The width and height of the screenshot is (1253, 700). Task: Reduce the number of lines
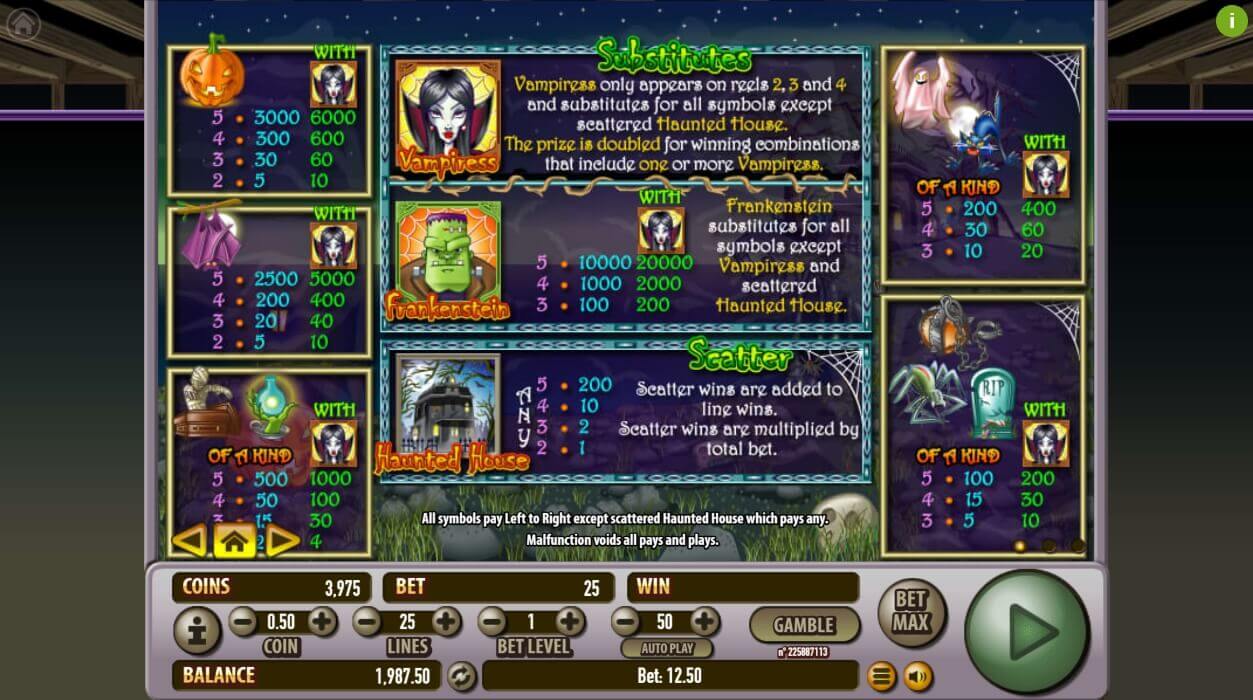(x=367, y=622)
